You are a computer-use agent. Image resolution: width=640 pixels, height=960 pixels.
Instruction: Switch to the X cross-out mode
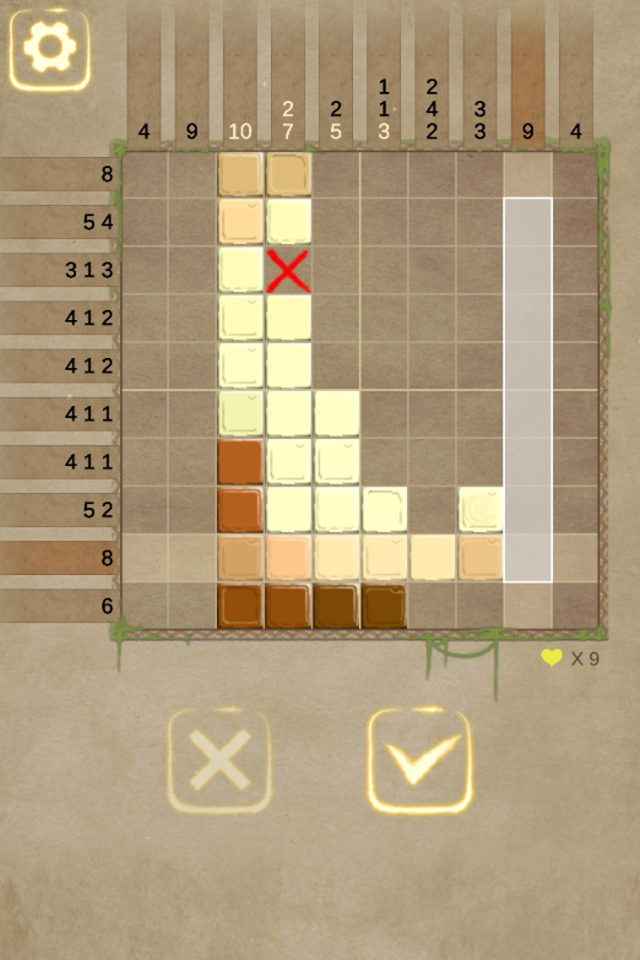pos(219,761)
